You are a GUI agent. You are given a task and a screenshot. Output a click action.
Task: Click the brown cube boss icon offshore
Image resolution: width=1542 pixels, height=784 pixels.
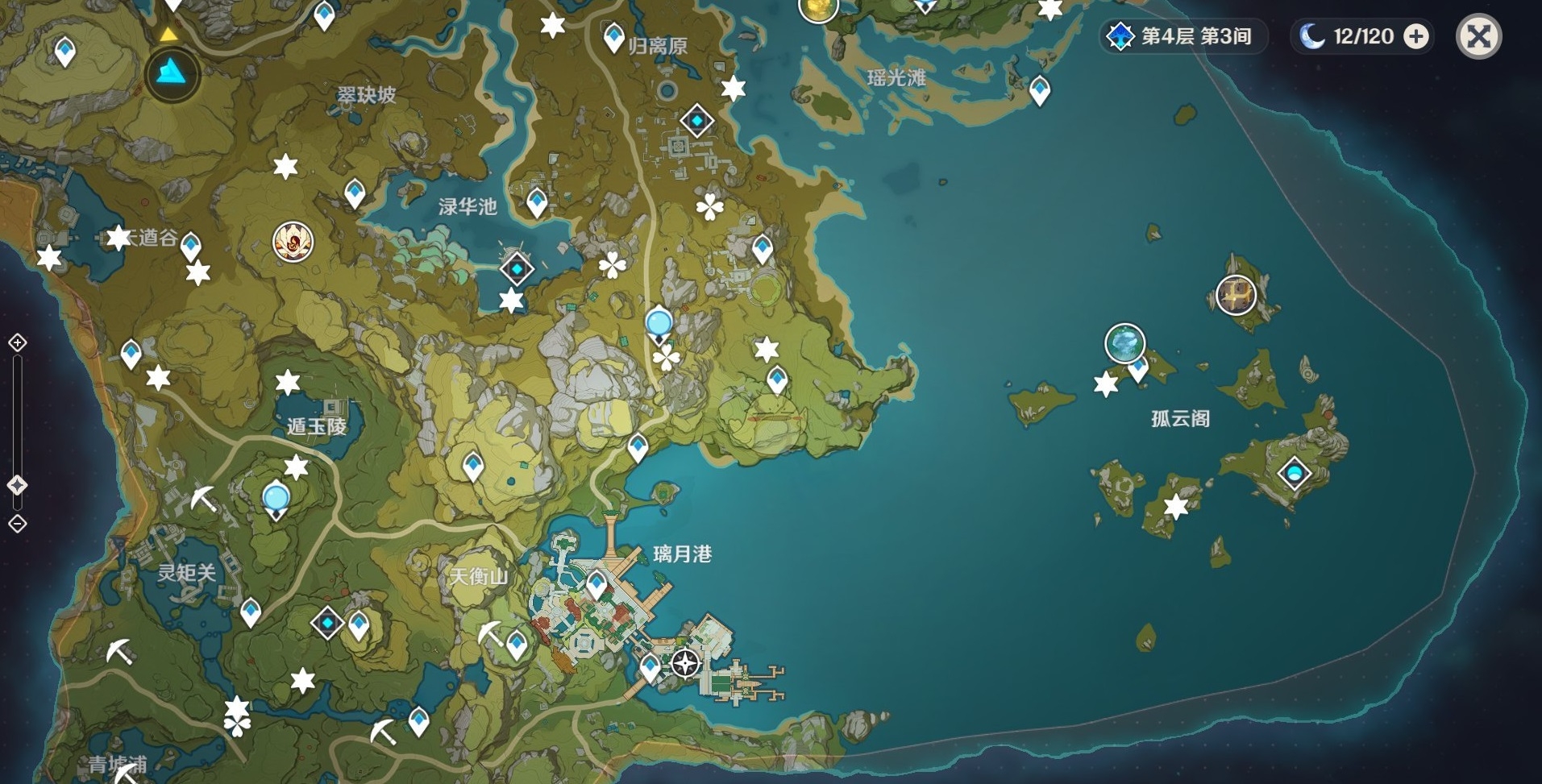click(x=1236, y=294)
